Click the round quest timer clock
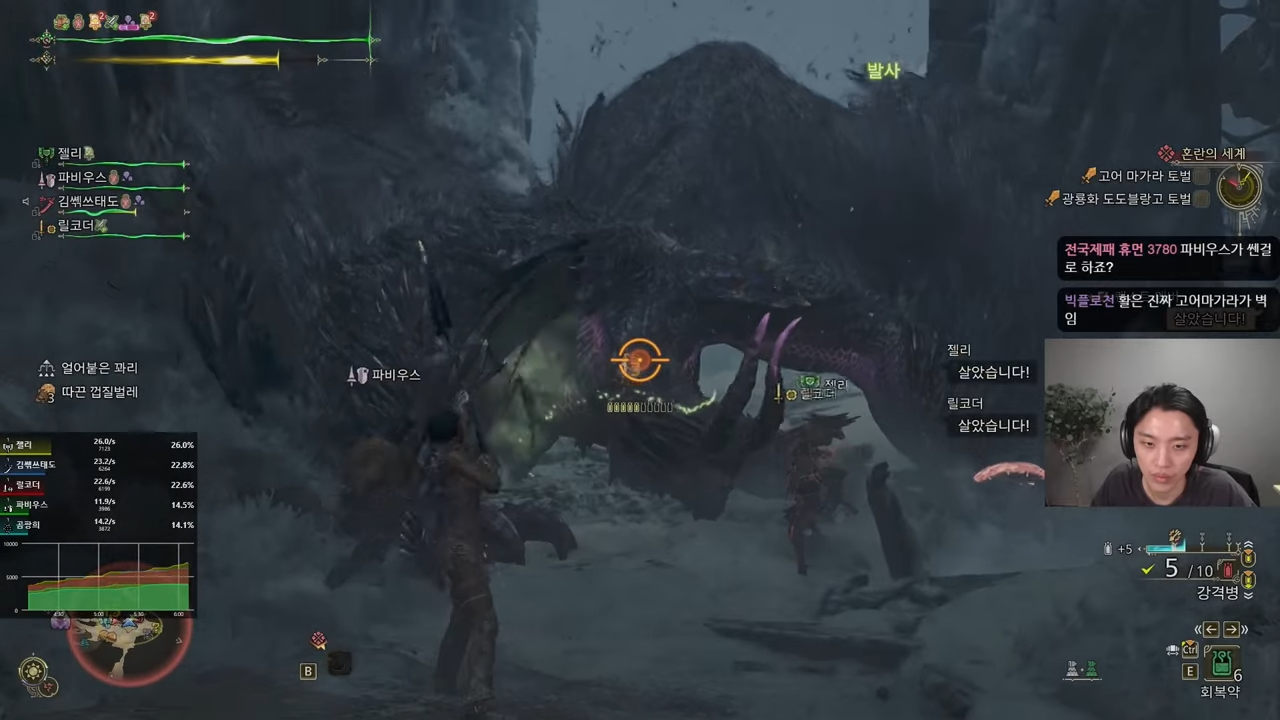The image size is (1280, 720). [1239, 185]
